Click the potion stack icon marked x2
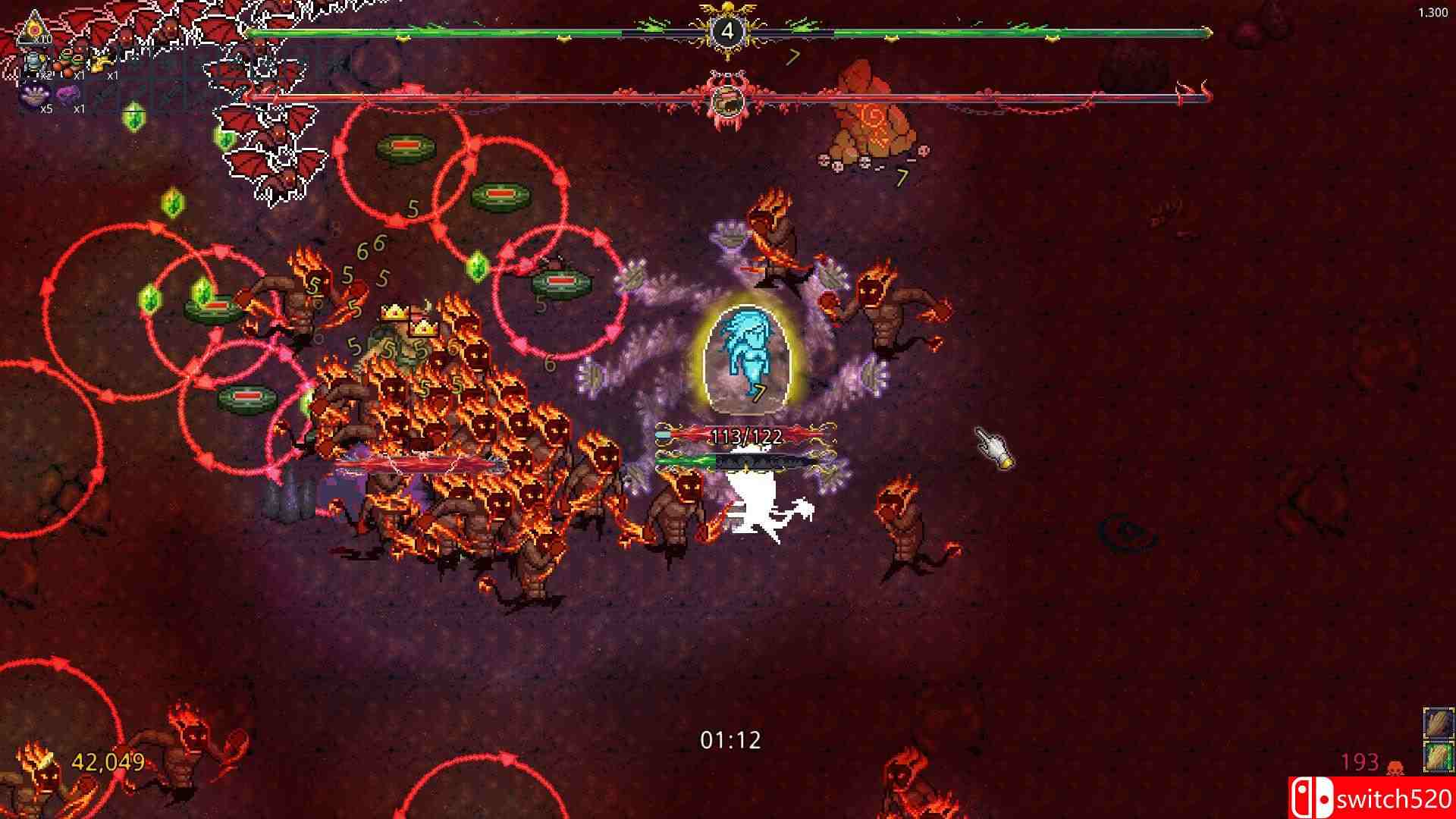 tap(33, 61)
